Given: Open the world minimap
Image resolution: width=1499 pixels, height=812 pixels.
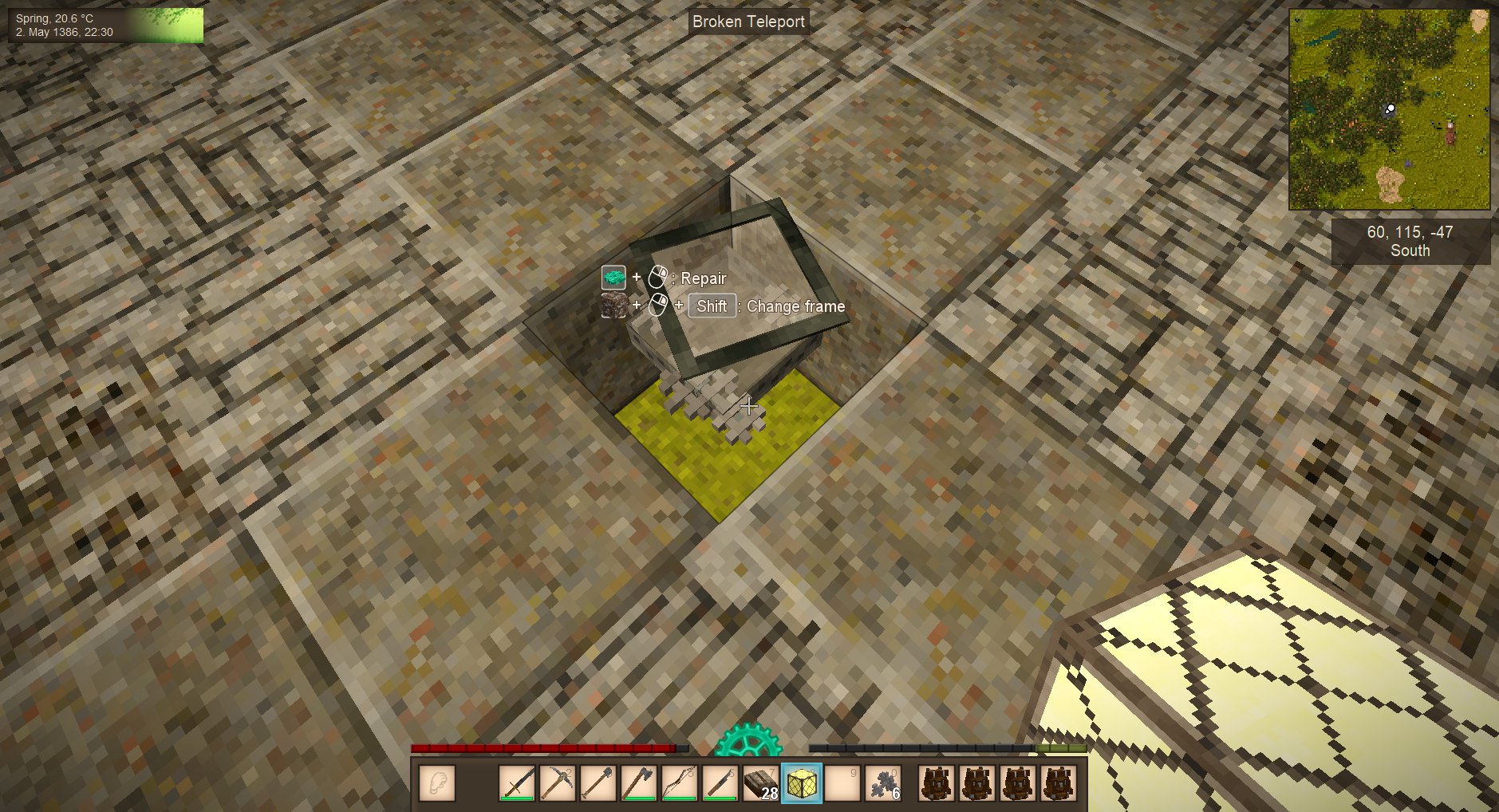Looking at the screenshot, I should 1389,109.
